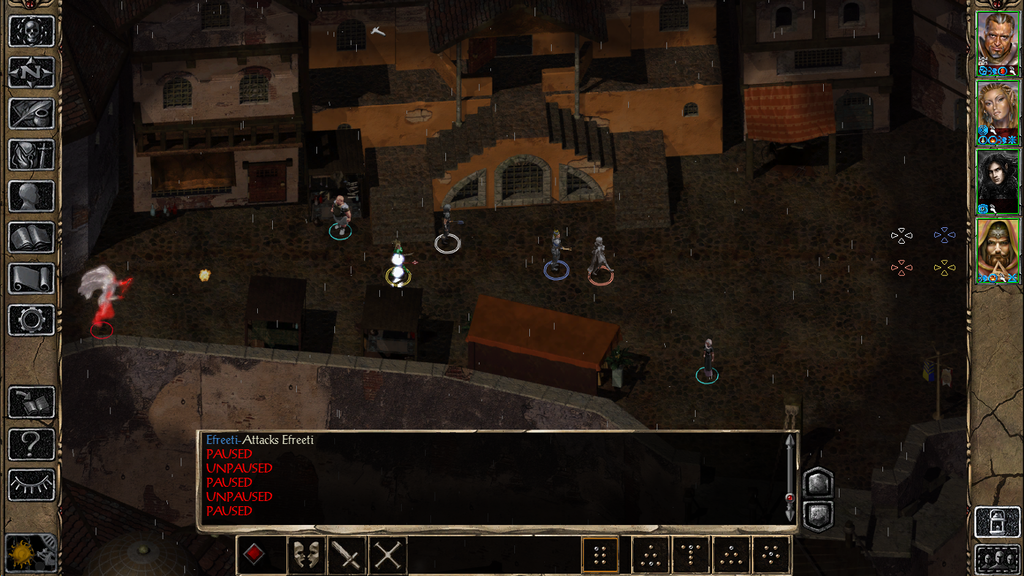Open the journal with the quill icon

coord(31,113)
